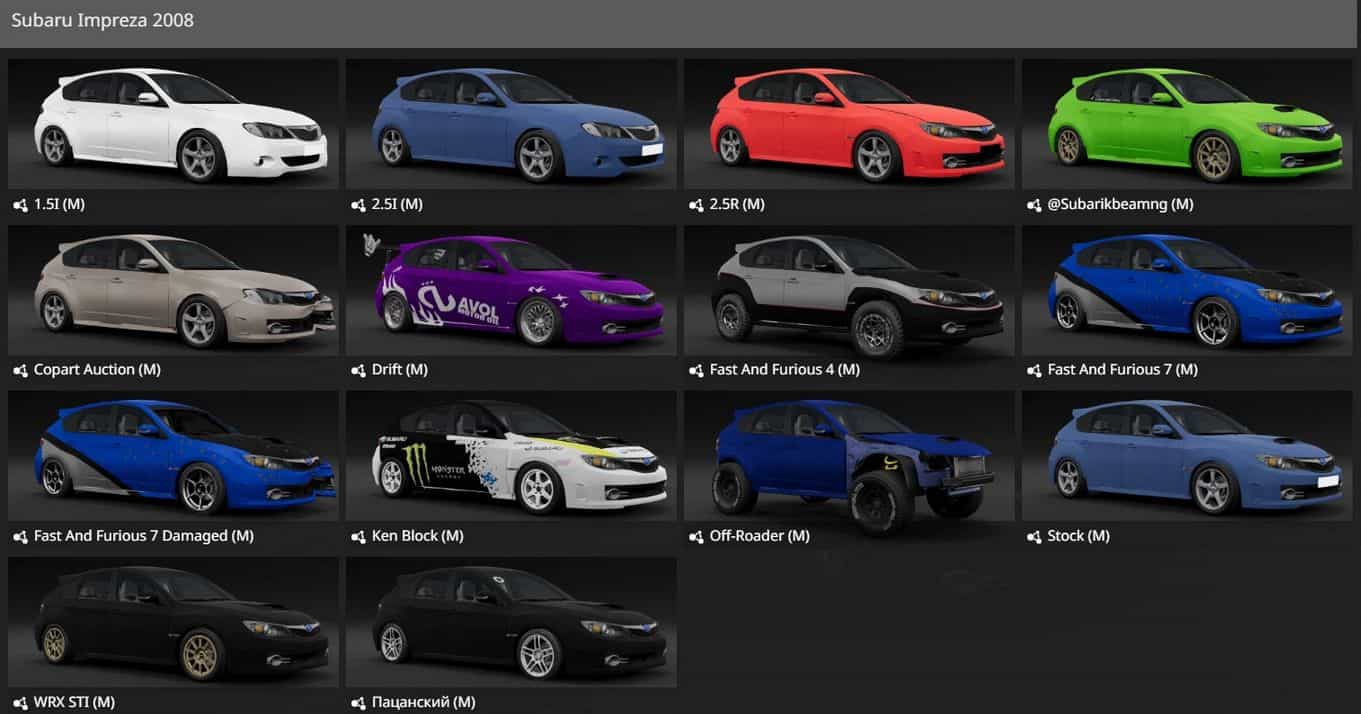Choose the Copart Auction (M) car
Image resolution: width=1361 pixels, height=714 pixels.
click(173, 290)
